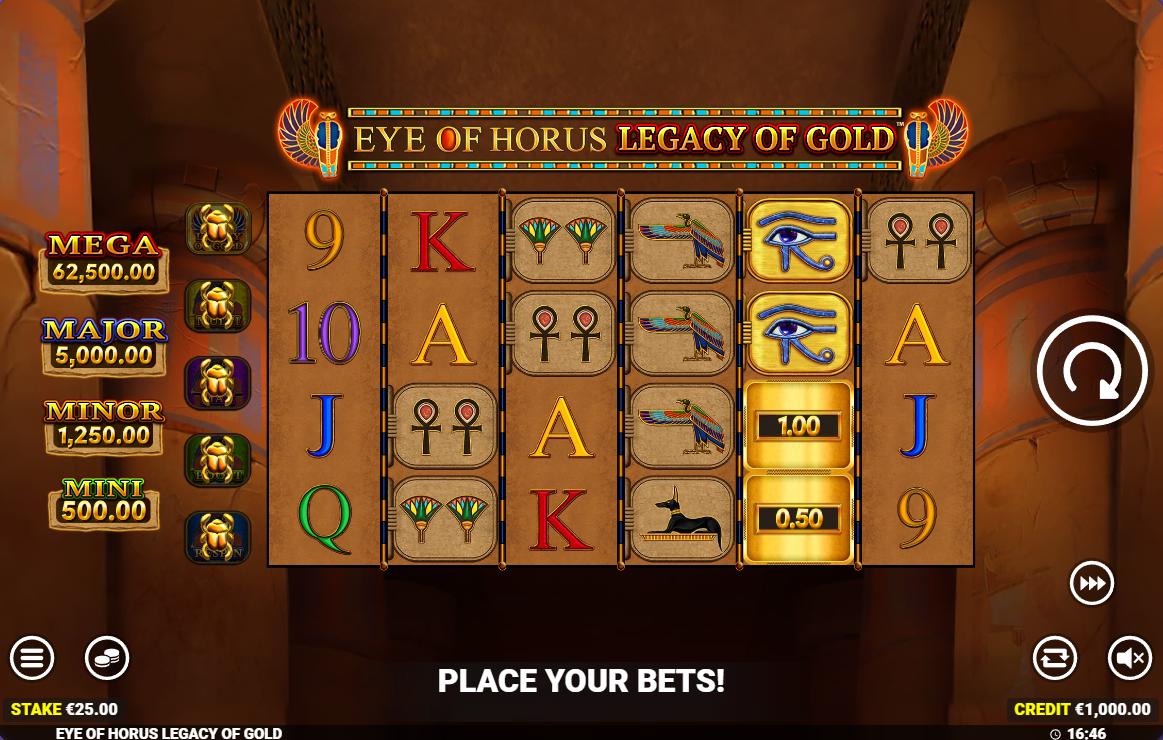This screenshot has height=740, width=1163.
Task: Spin the reels with the circular arrow button
Action: pyautogui.click(x=1092, y=371)
